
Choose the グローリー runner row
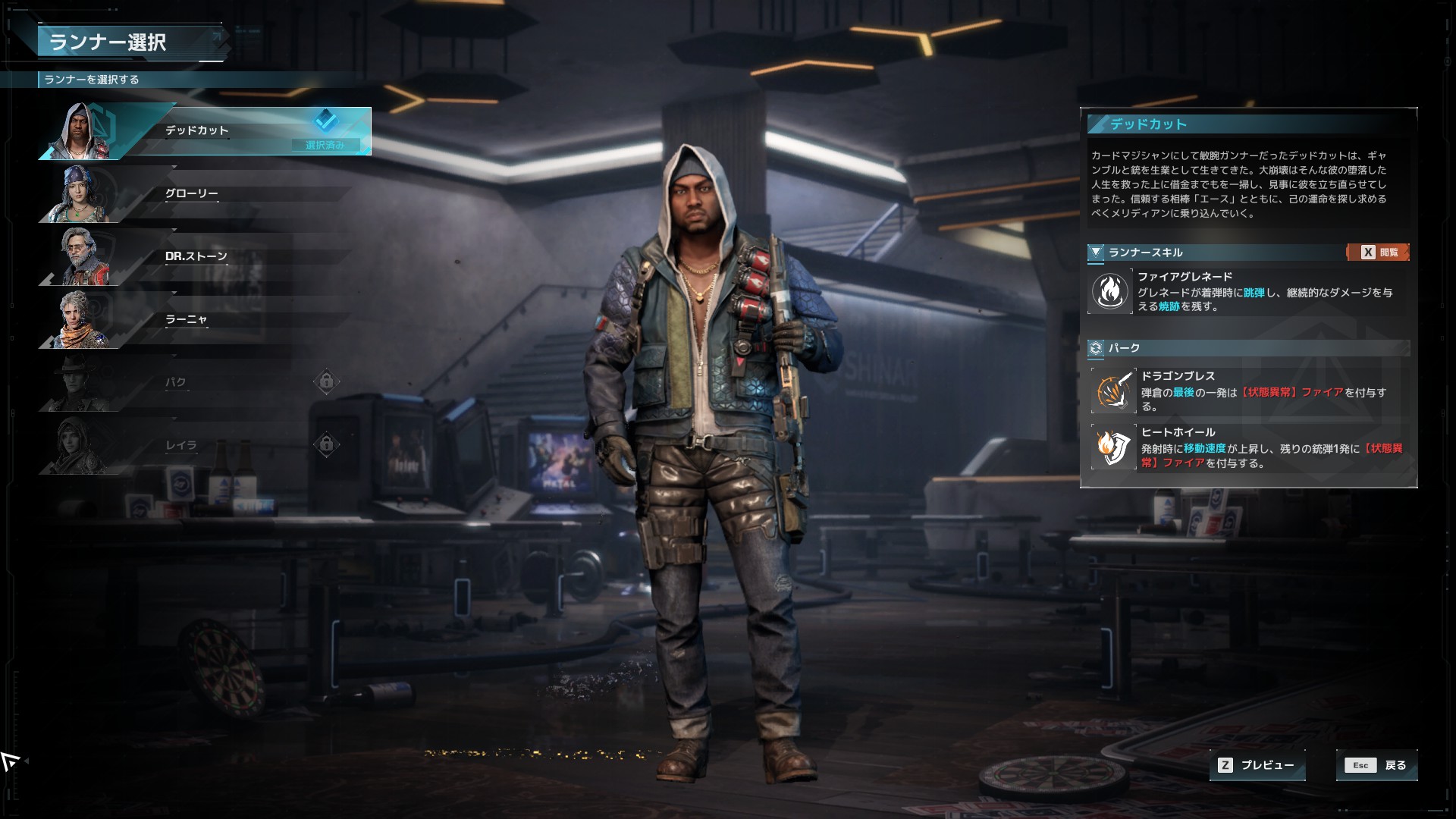[x=197, y=195]
